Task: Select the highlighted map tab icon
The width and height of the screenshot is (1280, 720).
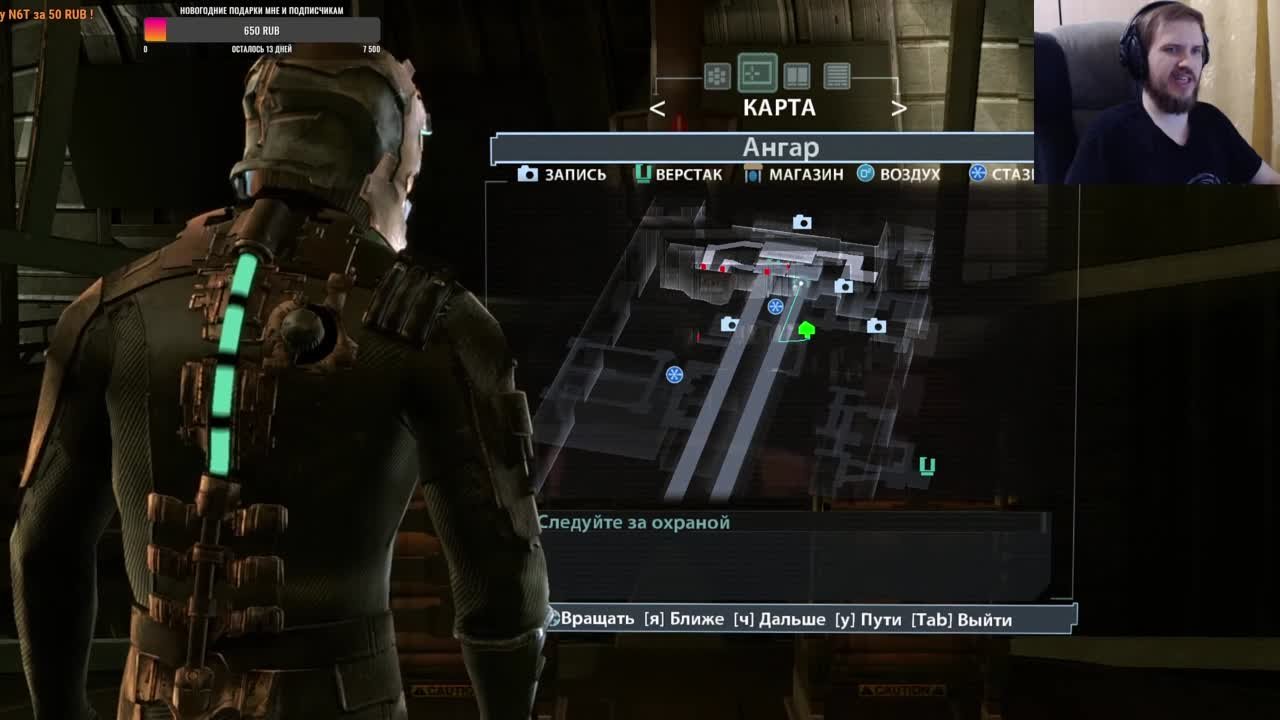Action: (x=757, y=74)
